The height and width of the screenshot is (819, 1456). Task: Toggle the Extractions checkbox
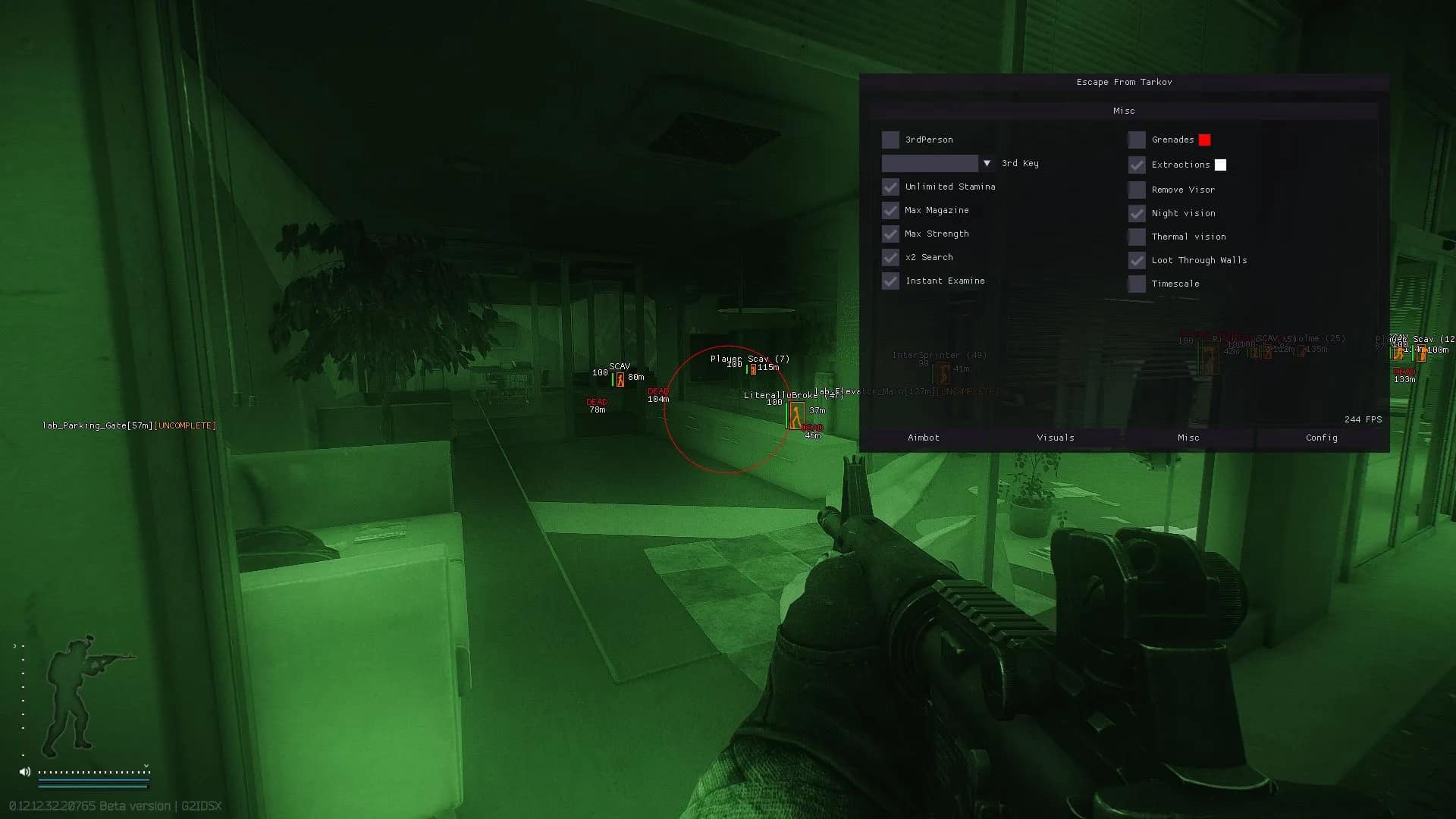pyautogui.click(x=1137, y=165)
